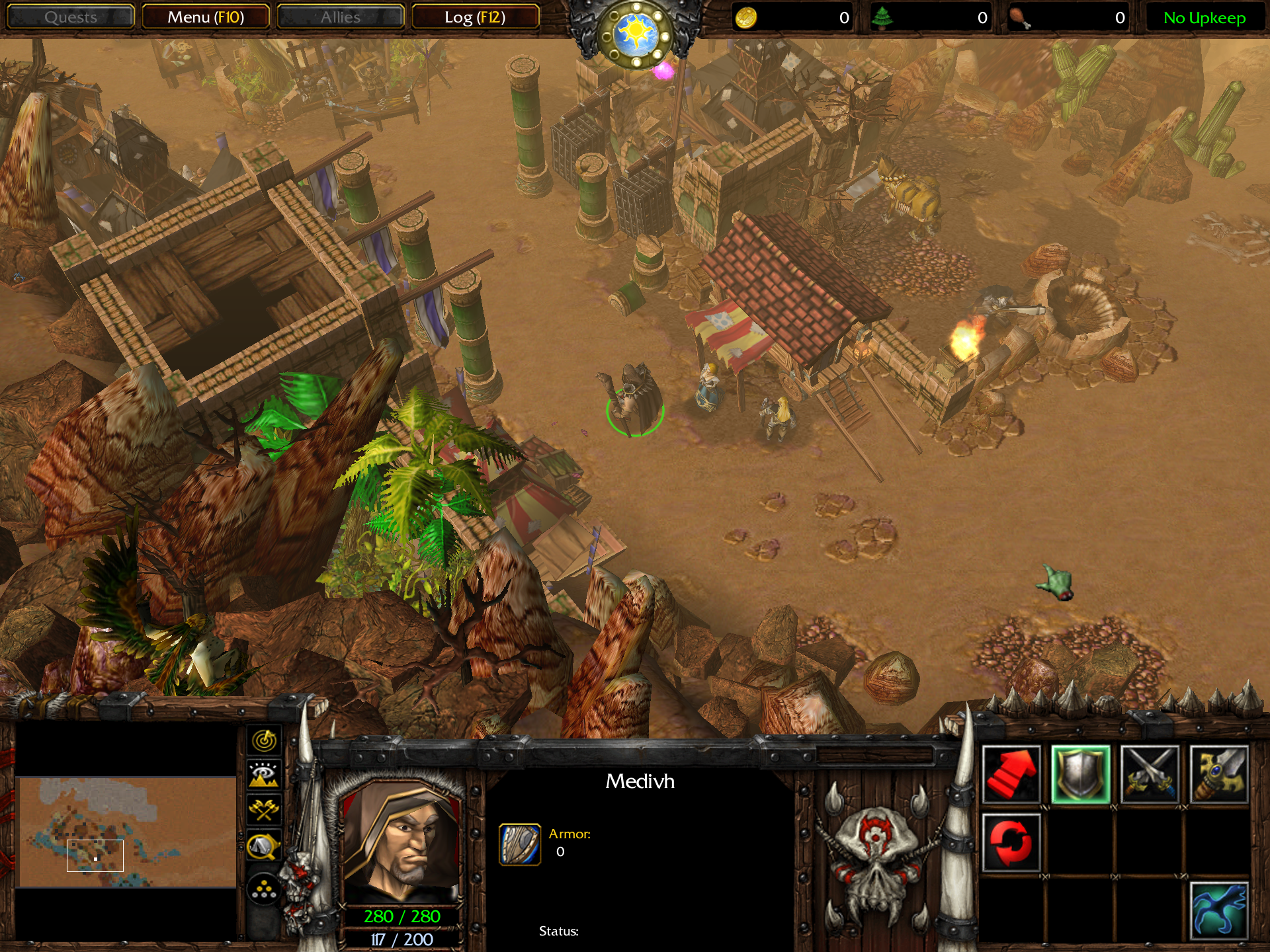Activate the minimap signal ping button

264,740
